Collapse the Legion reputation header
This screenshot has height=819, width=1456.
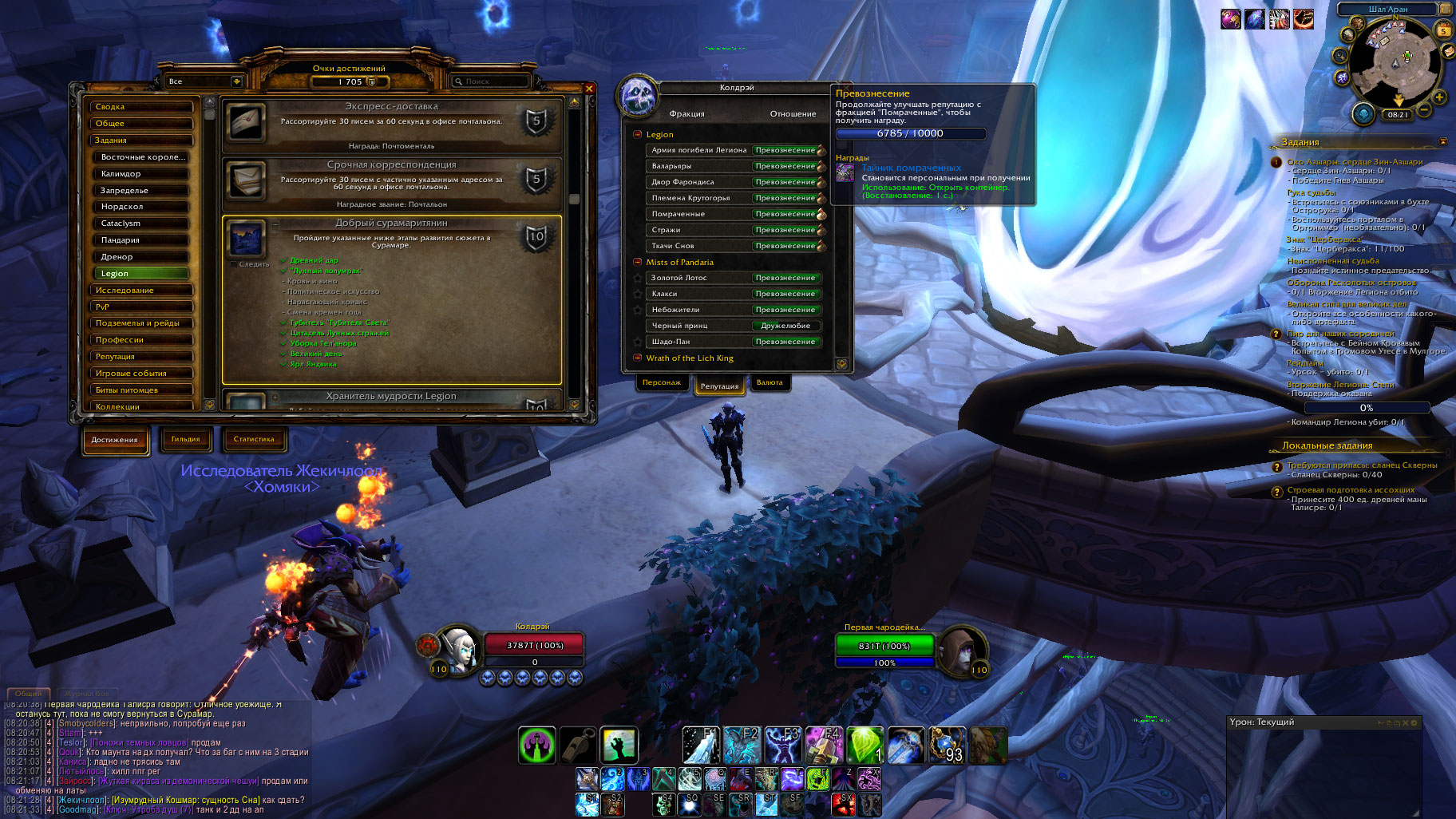pos(638,135)
